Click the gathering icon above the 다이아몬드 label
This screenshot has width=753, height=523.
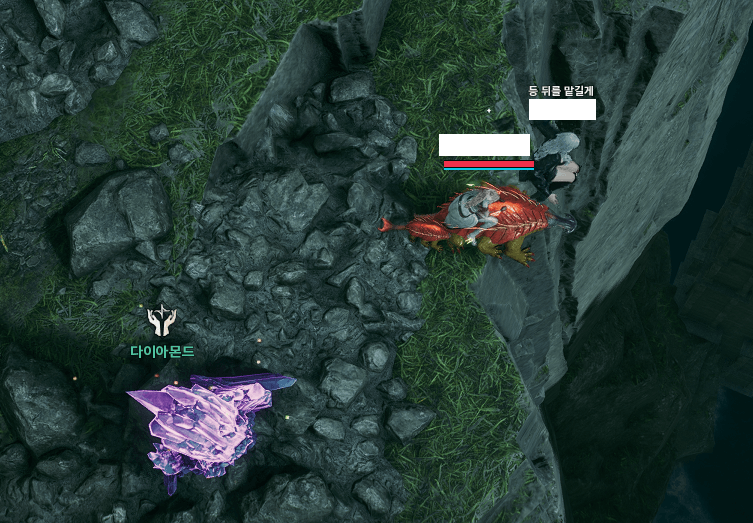coord(161,321)
